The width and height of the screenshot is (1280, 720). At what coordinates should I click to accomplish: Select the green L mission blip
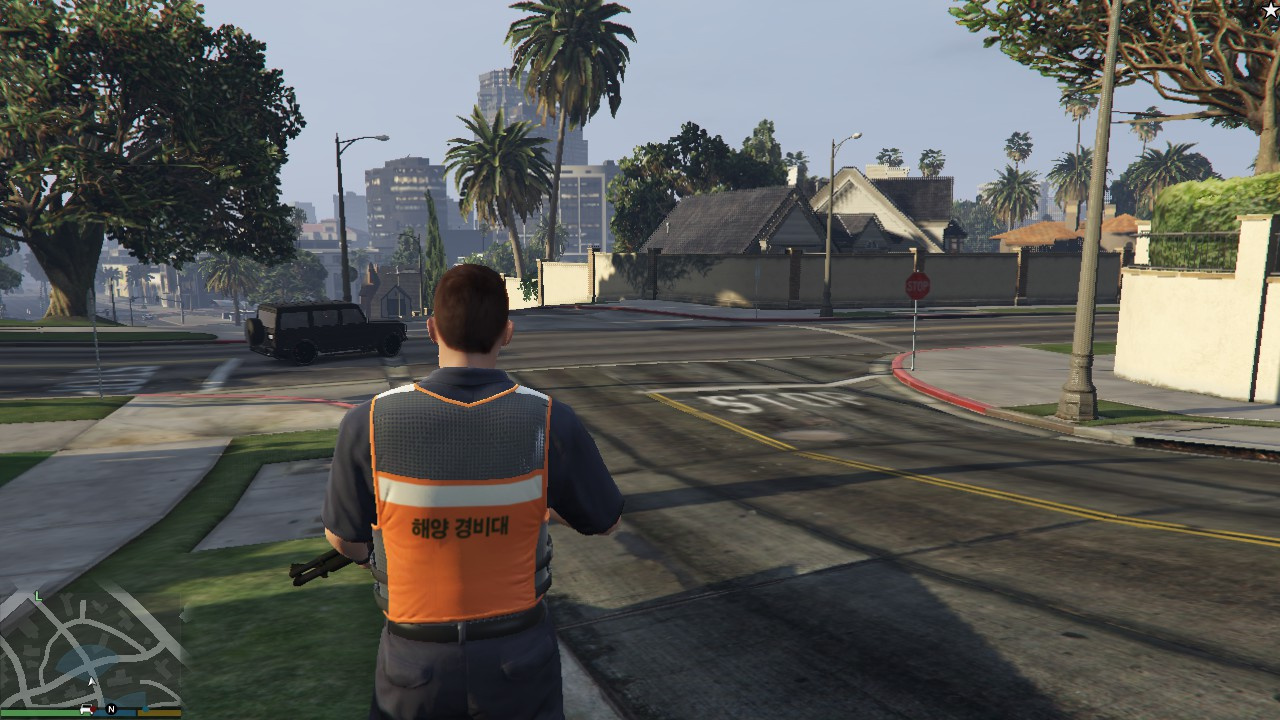[38, 596]
